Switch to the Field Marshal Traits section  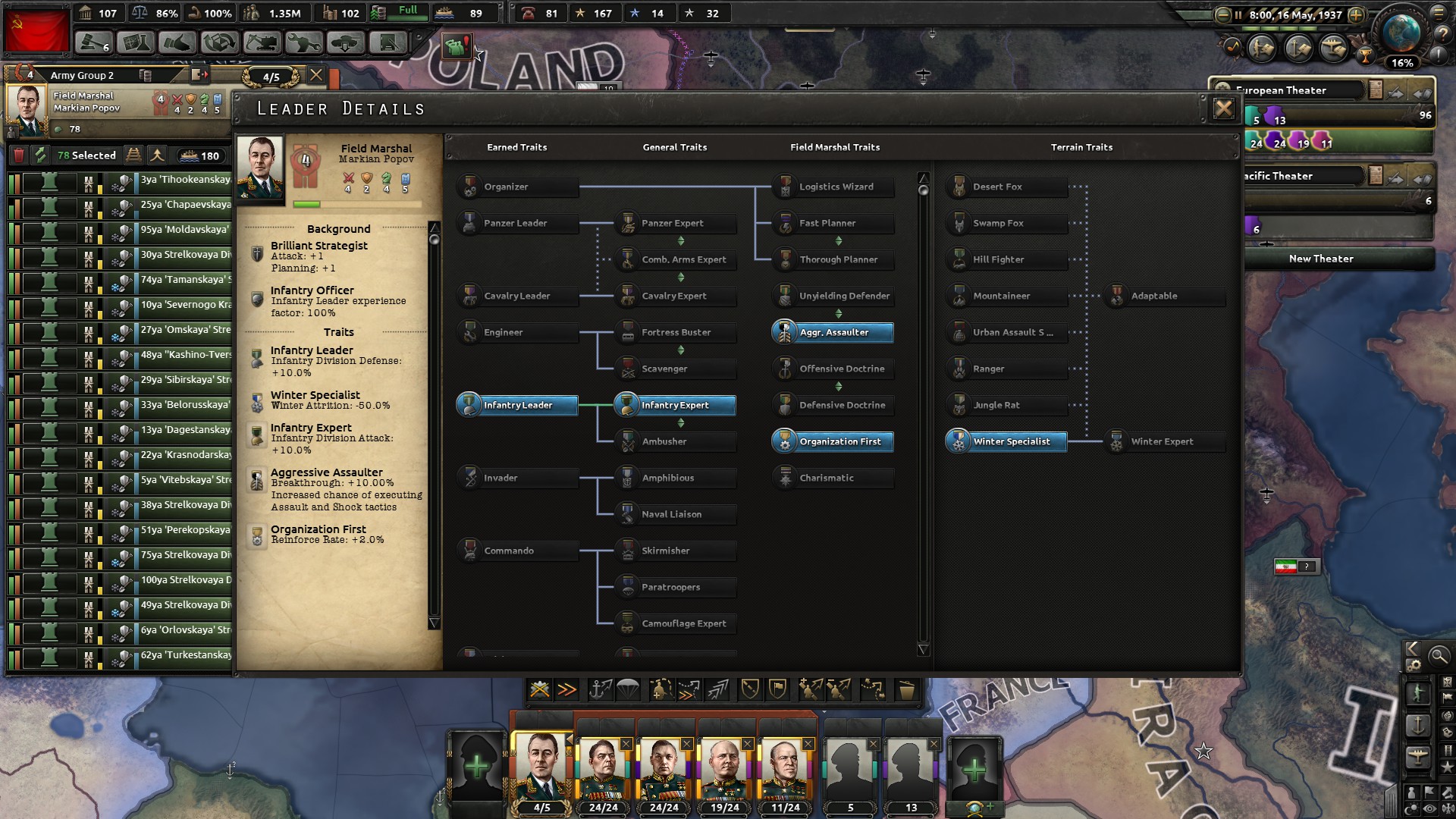[835, 147]
